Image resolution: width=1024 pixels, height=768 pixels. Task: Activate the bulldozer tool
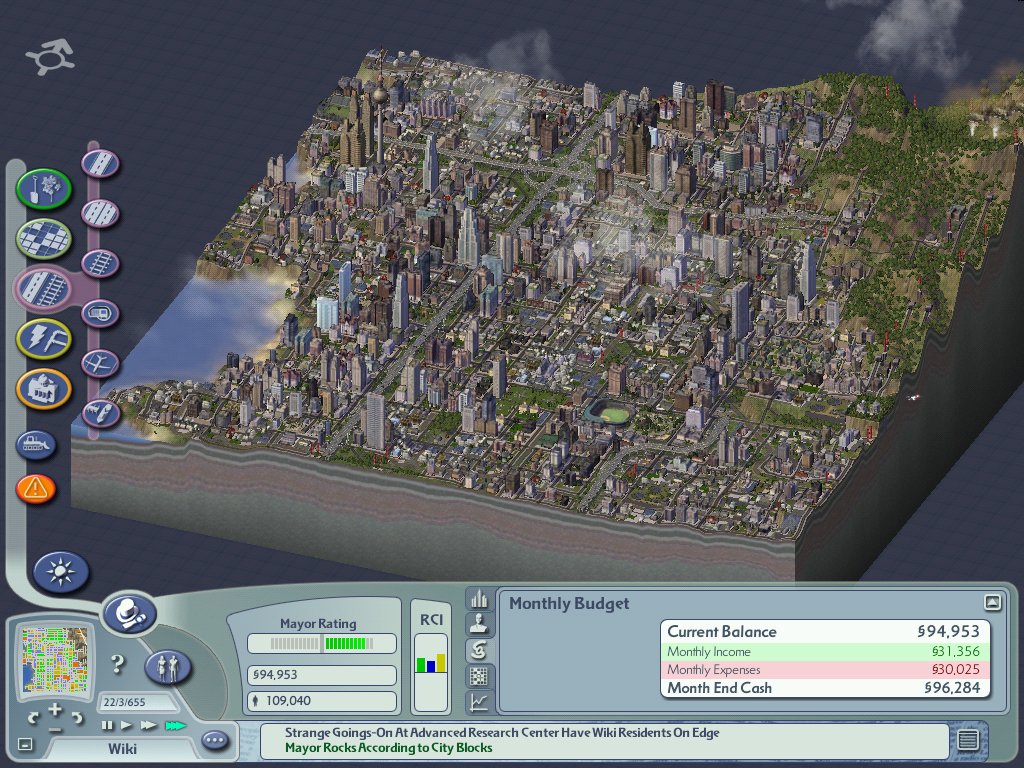click(x=36, y=444)
